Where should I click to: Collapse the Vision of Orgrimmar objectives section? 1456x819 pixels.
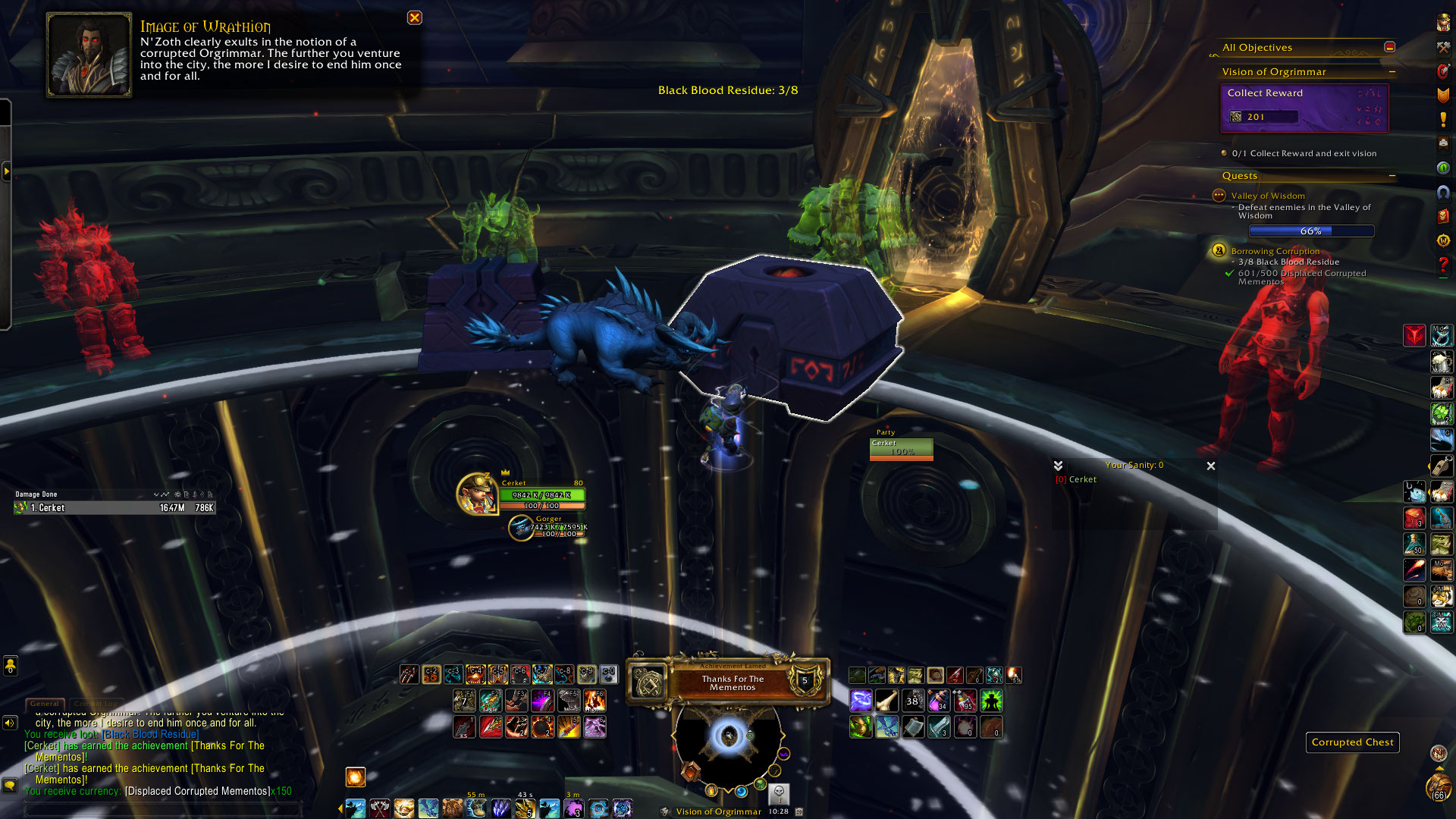1392,72
